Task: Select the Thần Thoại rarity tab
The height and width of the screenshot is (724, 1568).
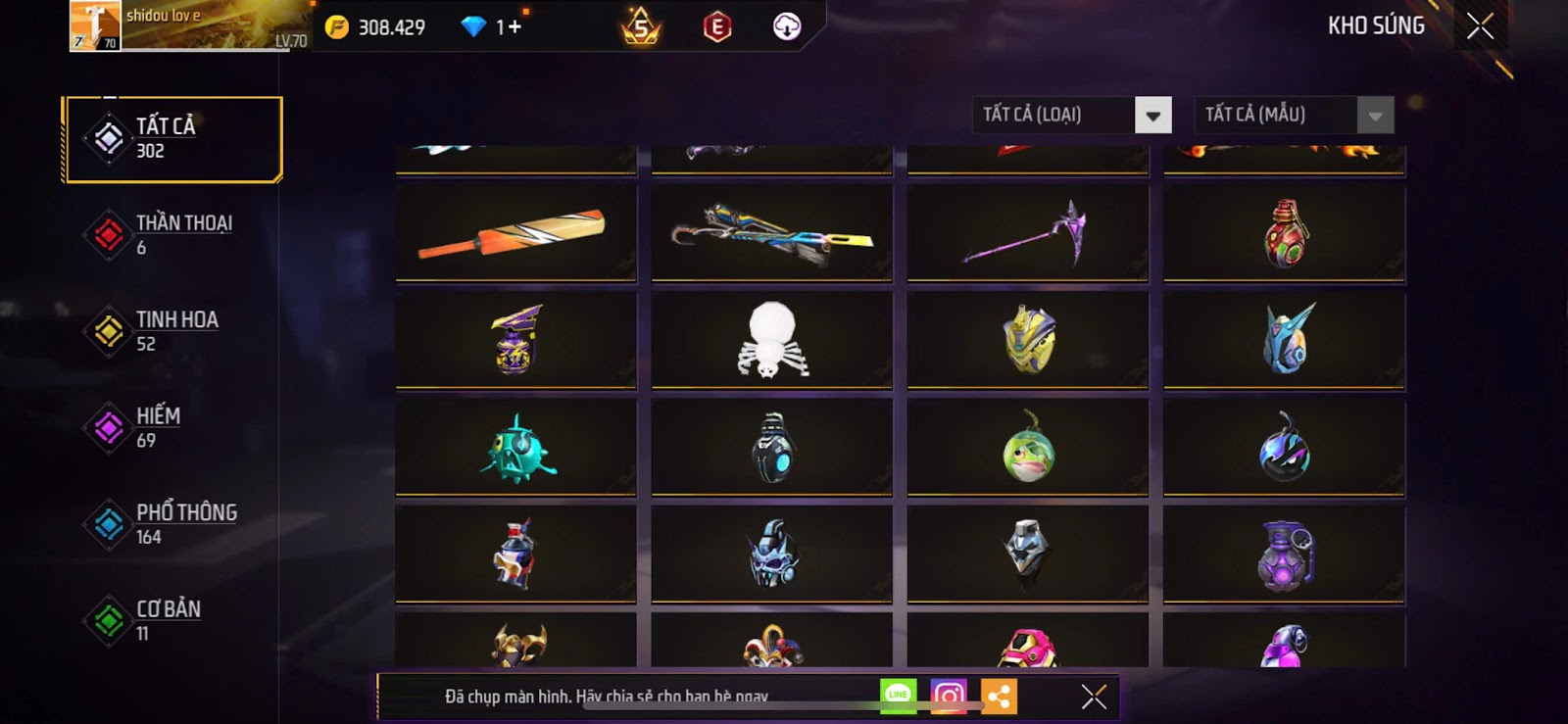Action: coord(172,234)
